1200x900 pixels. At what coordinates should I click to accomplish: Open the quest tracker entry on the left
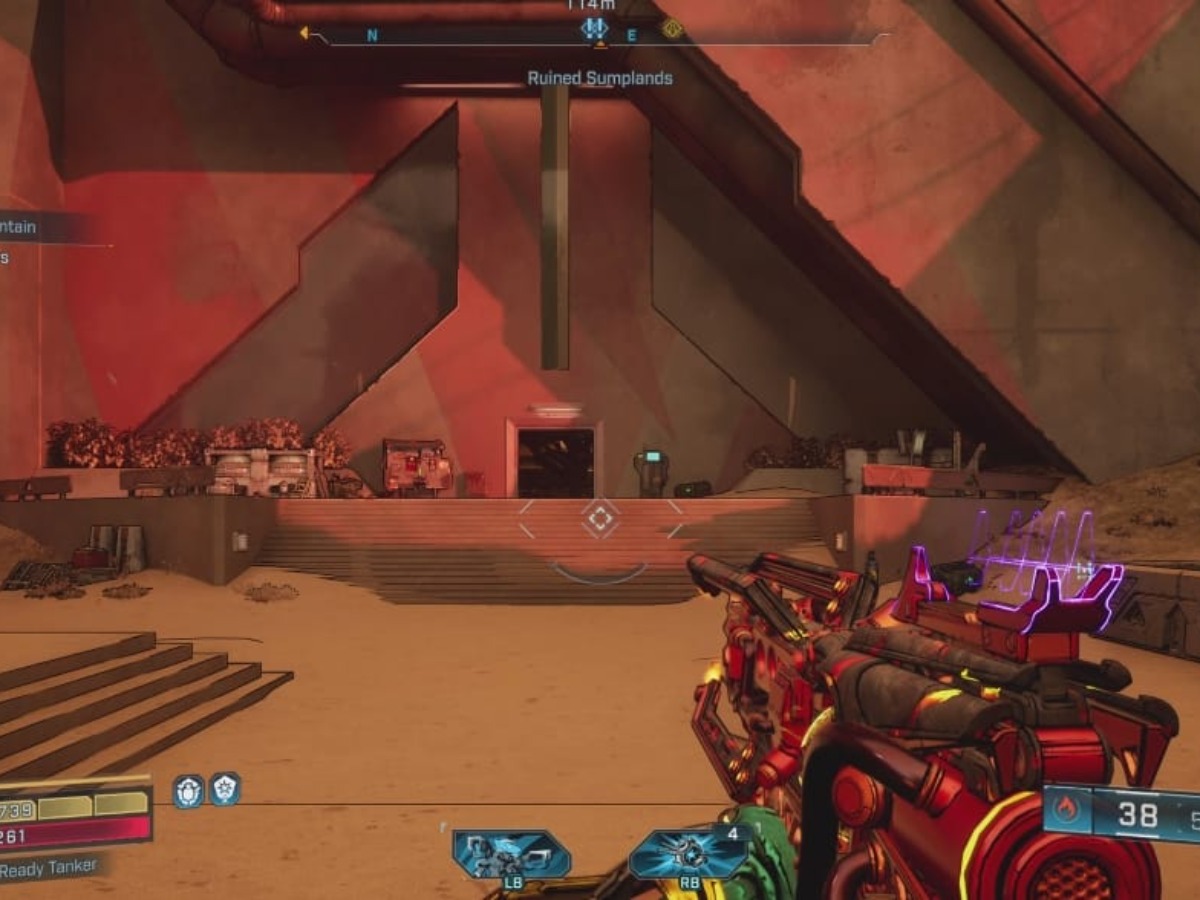[30, 228]
